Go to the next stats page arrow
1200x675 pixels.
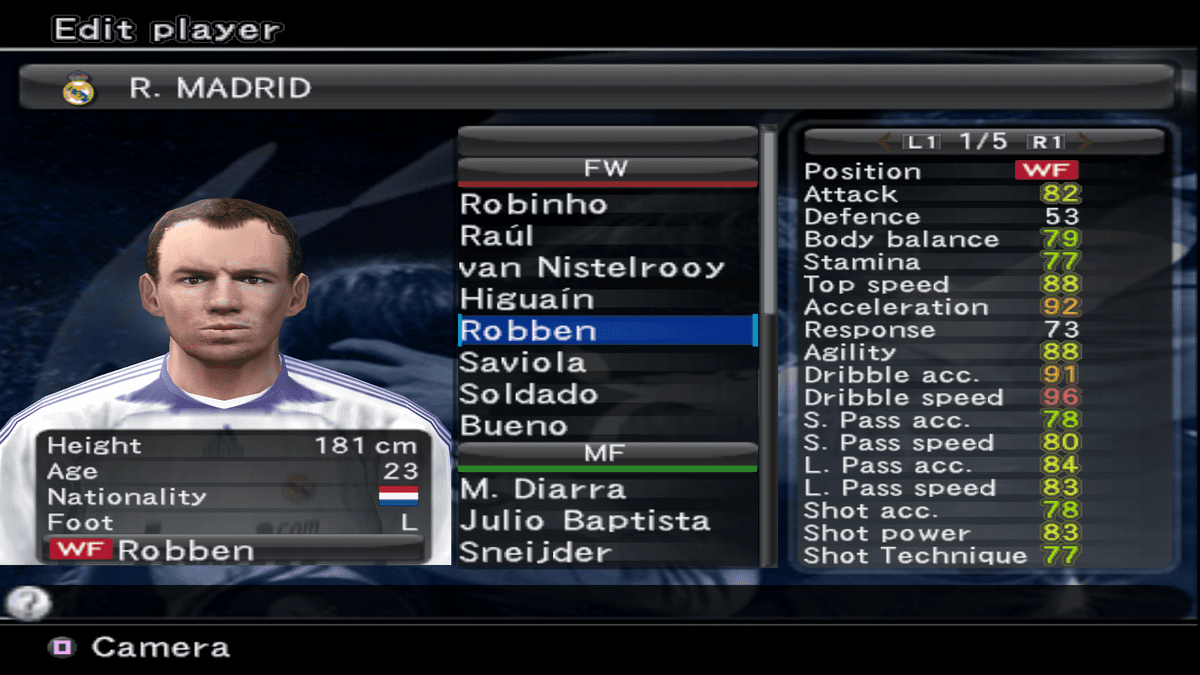tap(1086, 142)
